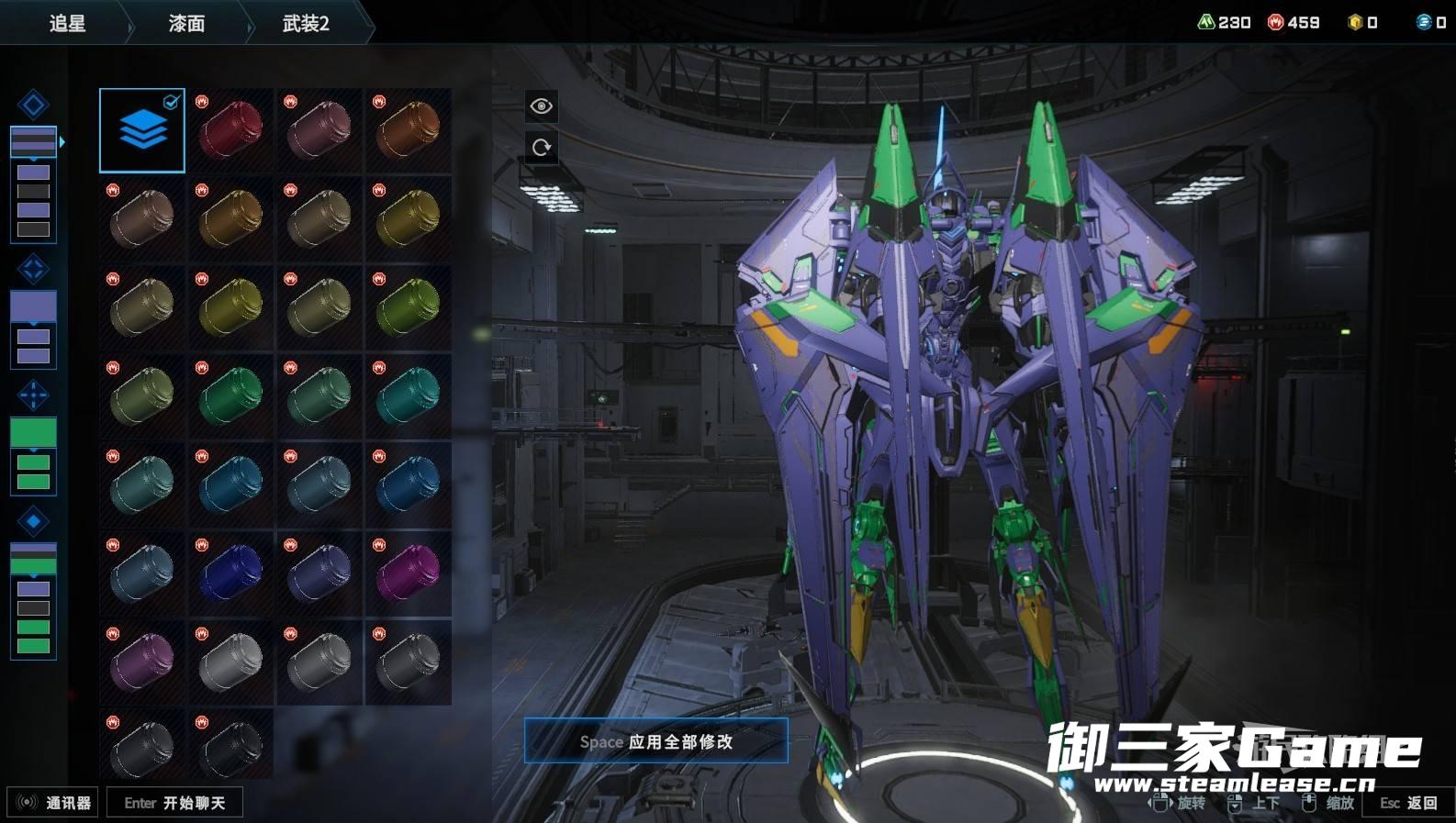Apply all changes with 应用全部修改
The image size is (1456, 823).
tap(655, 741)
